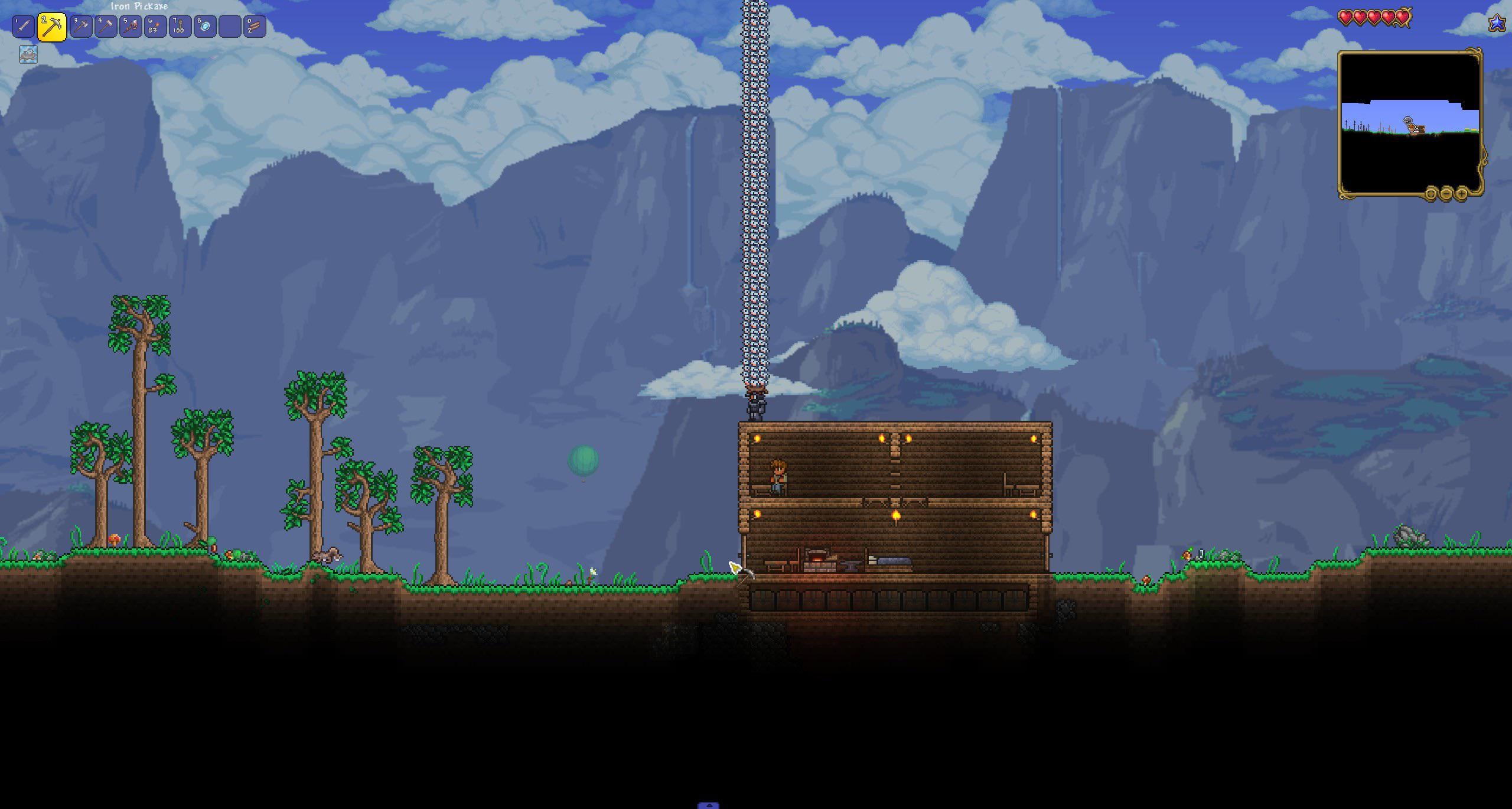Image resolution: width=1512 pixels, height=809 pixels.
Task: Select the sword in hotbar slot 1
Action: [24, 27]
